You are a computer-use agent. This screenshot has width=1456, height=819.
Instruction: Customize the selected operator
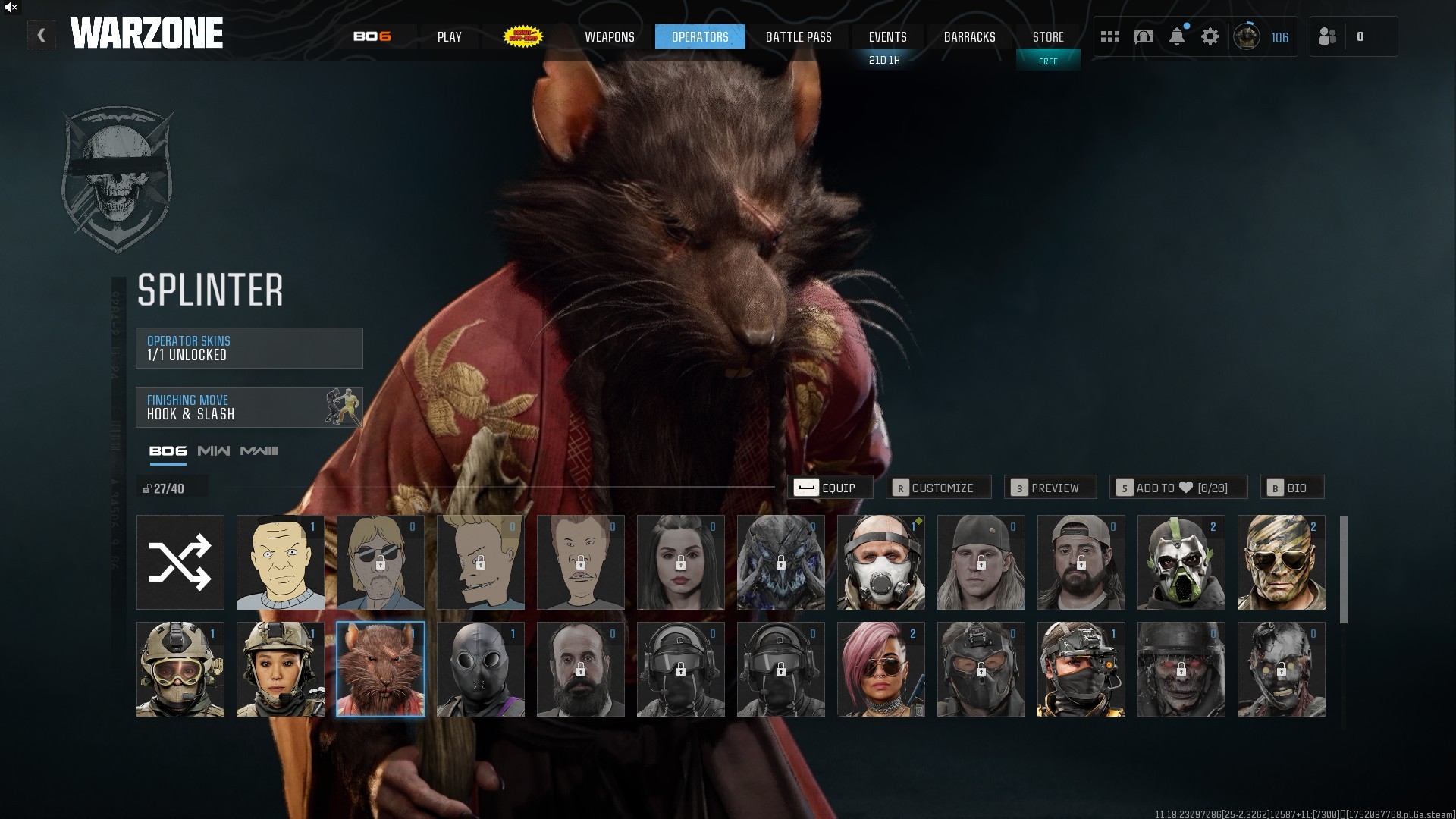pos(938,488)
